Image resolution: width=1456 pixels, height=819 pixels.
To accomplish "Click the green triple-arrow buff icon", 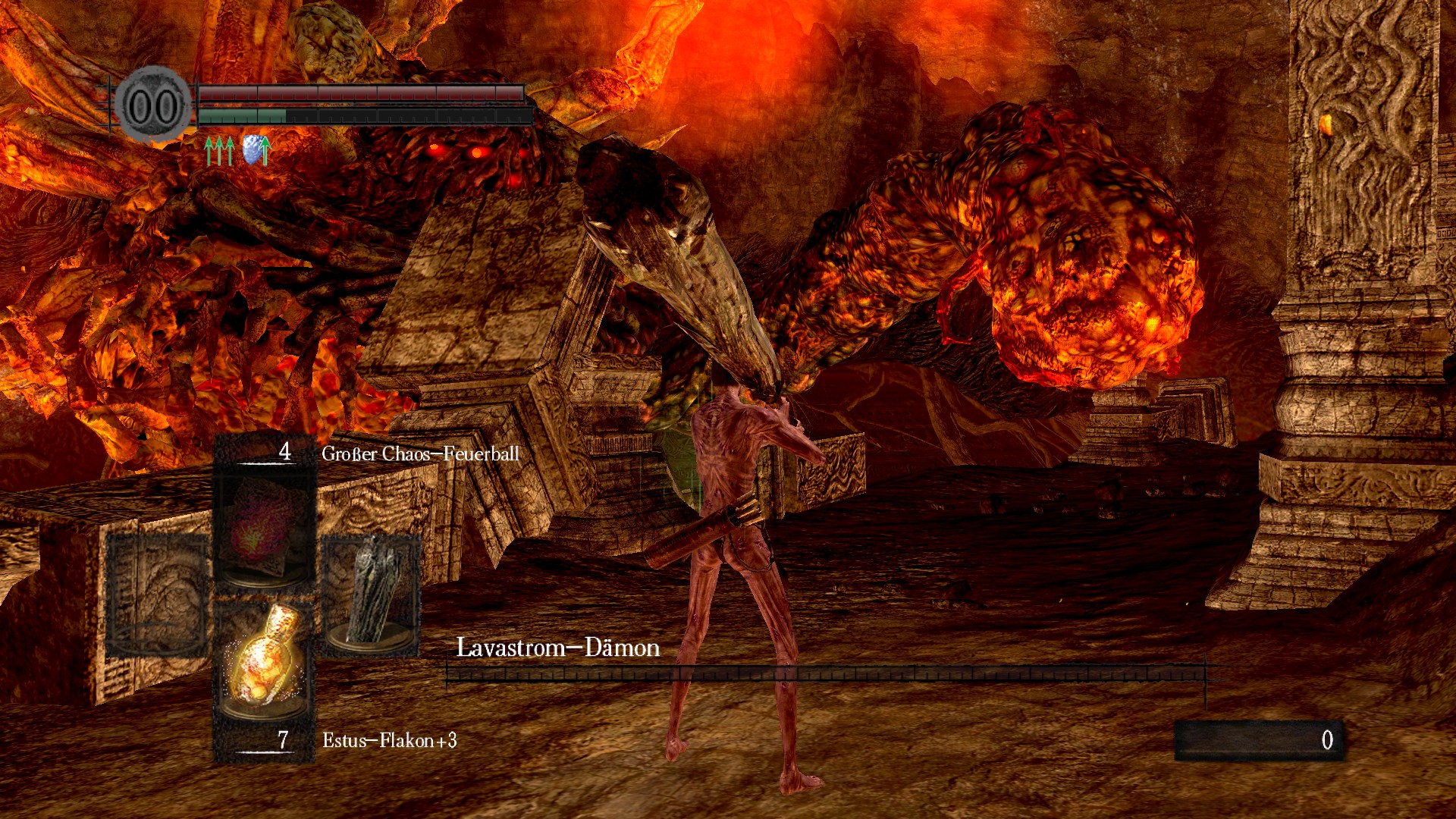I will 219,151.
